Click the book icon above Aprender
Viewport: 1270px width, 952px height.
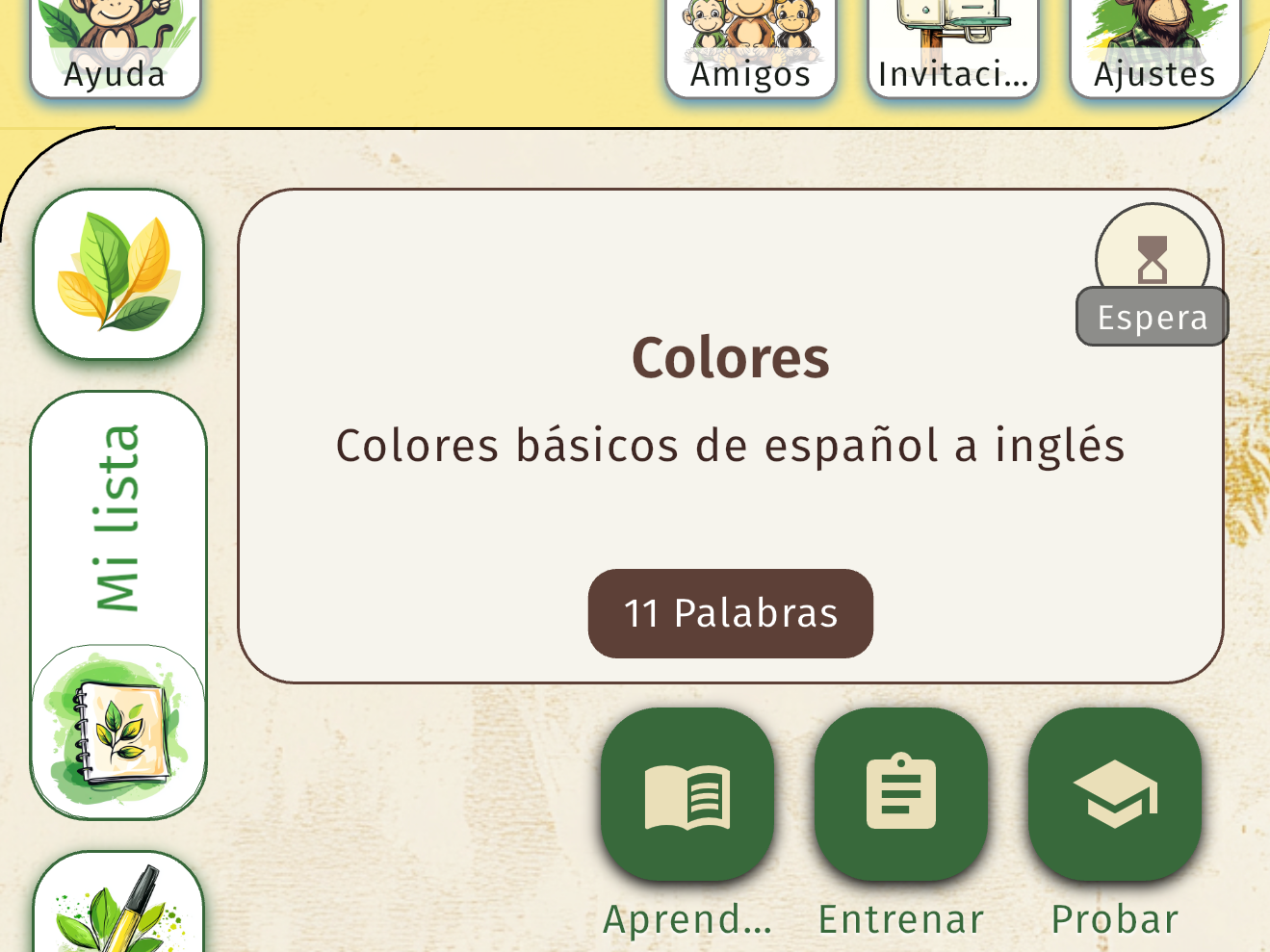[687, 794]
